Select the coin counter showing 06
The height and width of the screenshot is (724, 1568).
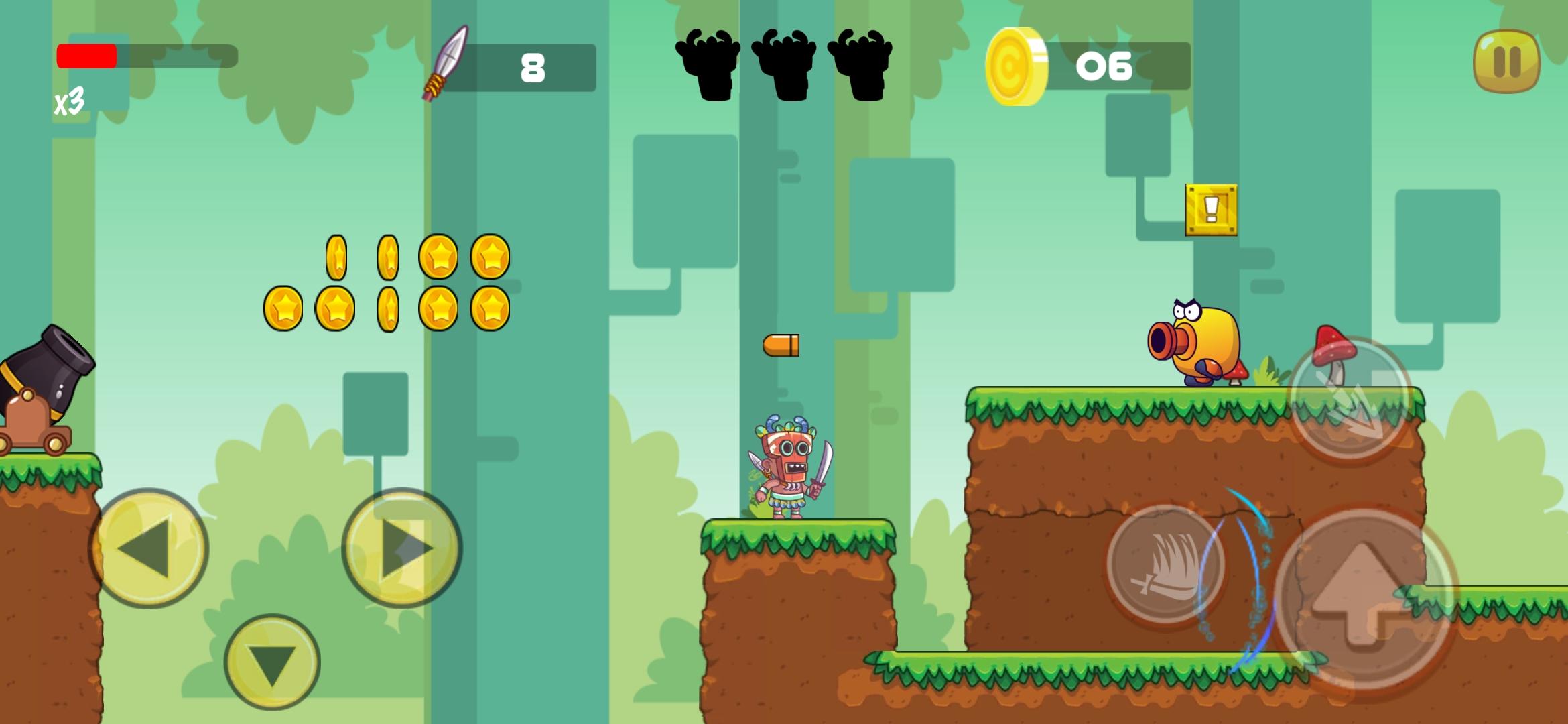click(x=1101, y=64)
